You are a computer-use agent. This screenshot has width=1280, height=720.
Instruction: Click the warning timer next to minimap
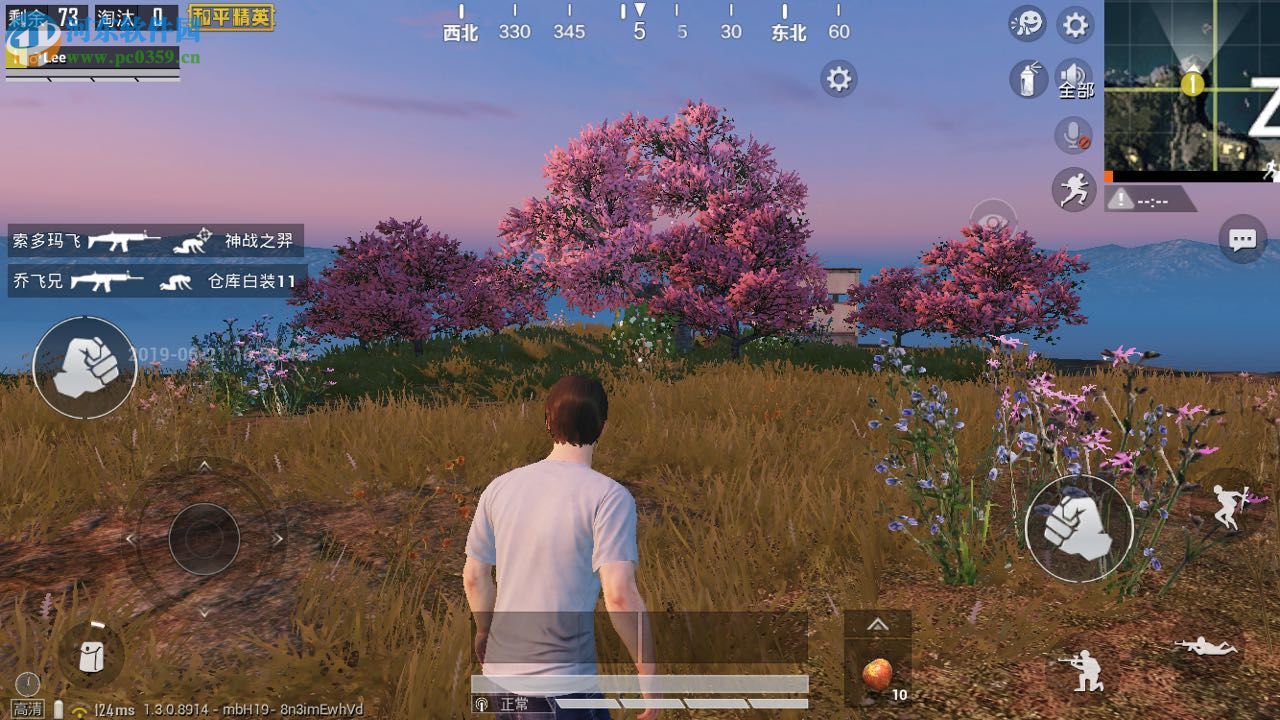pyautogui.click(x=1150, y=200)
